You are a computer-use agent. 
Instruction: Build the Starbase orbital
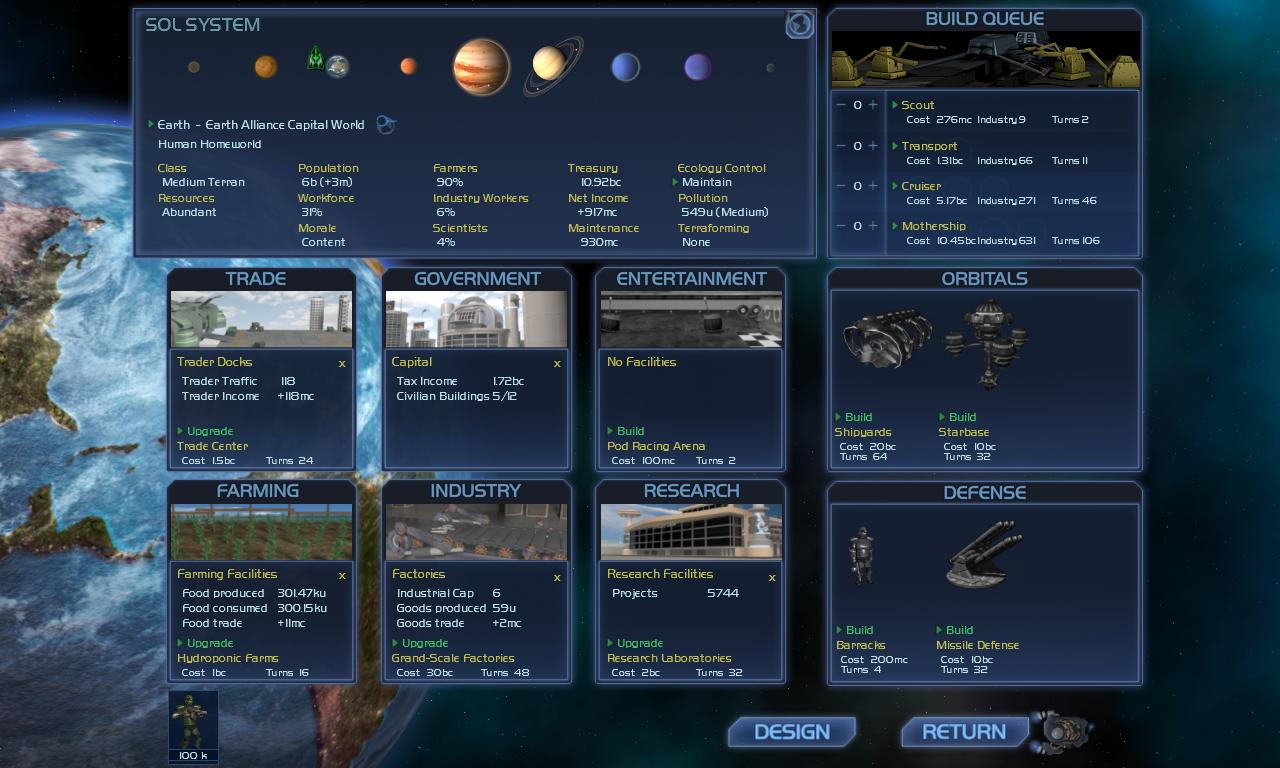[x=962, y=417]
